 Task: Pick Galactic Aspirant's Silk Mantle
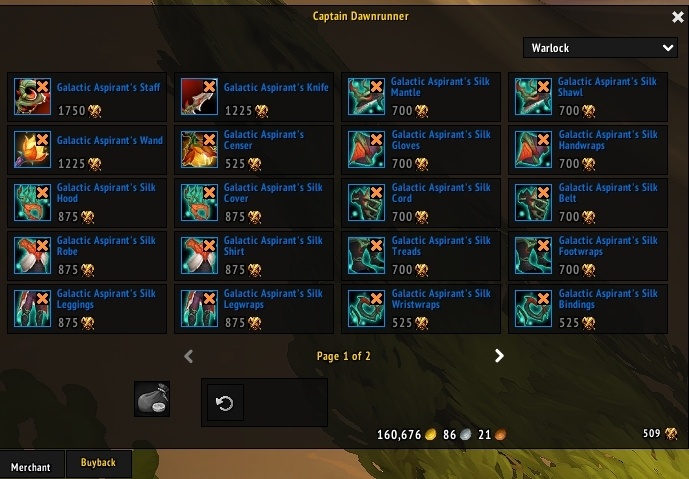coord(366,96)
